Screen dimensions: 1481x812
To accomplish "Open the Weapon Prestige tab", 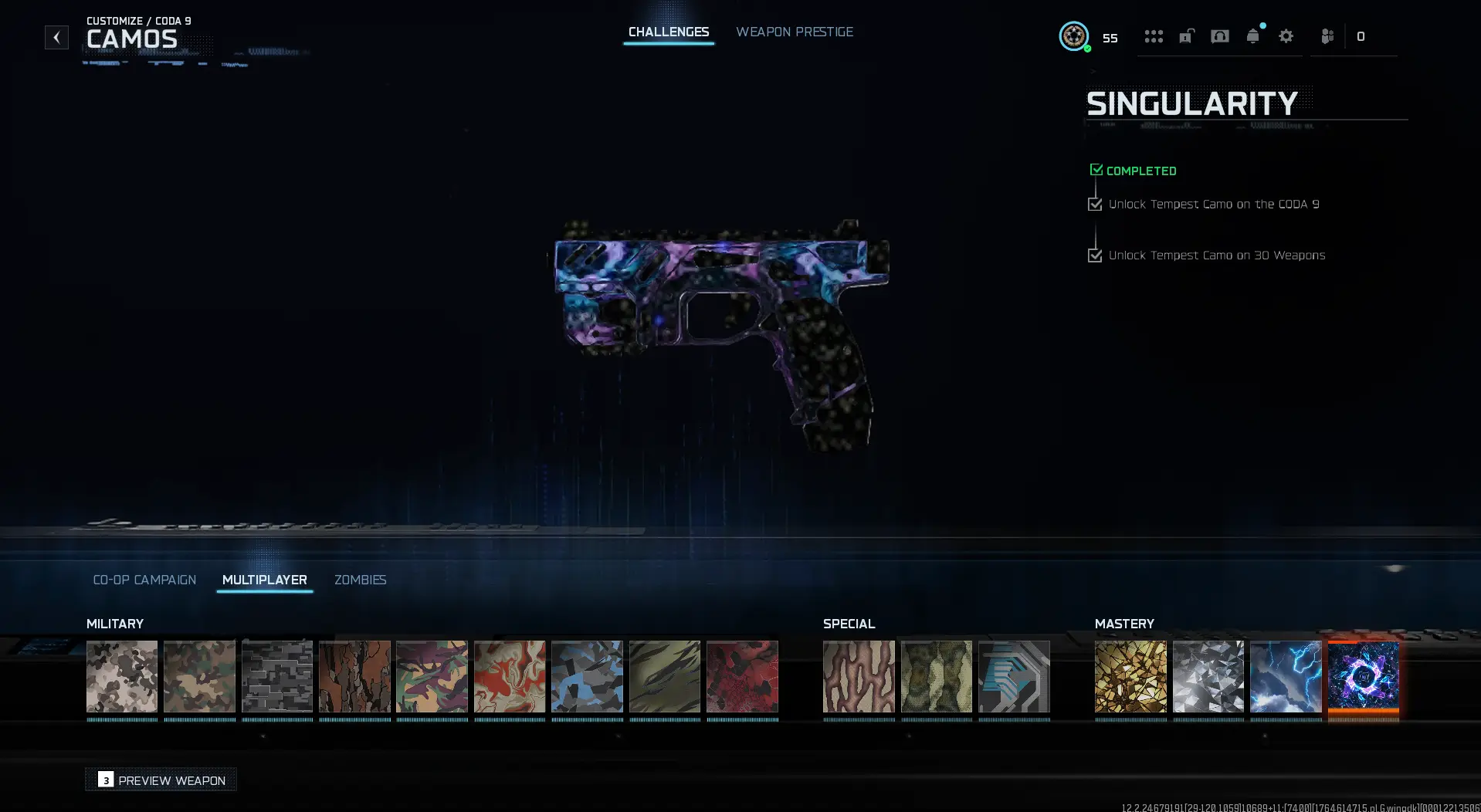I will click(795, 32).
